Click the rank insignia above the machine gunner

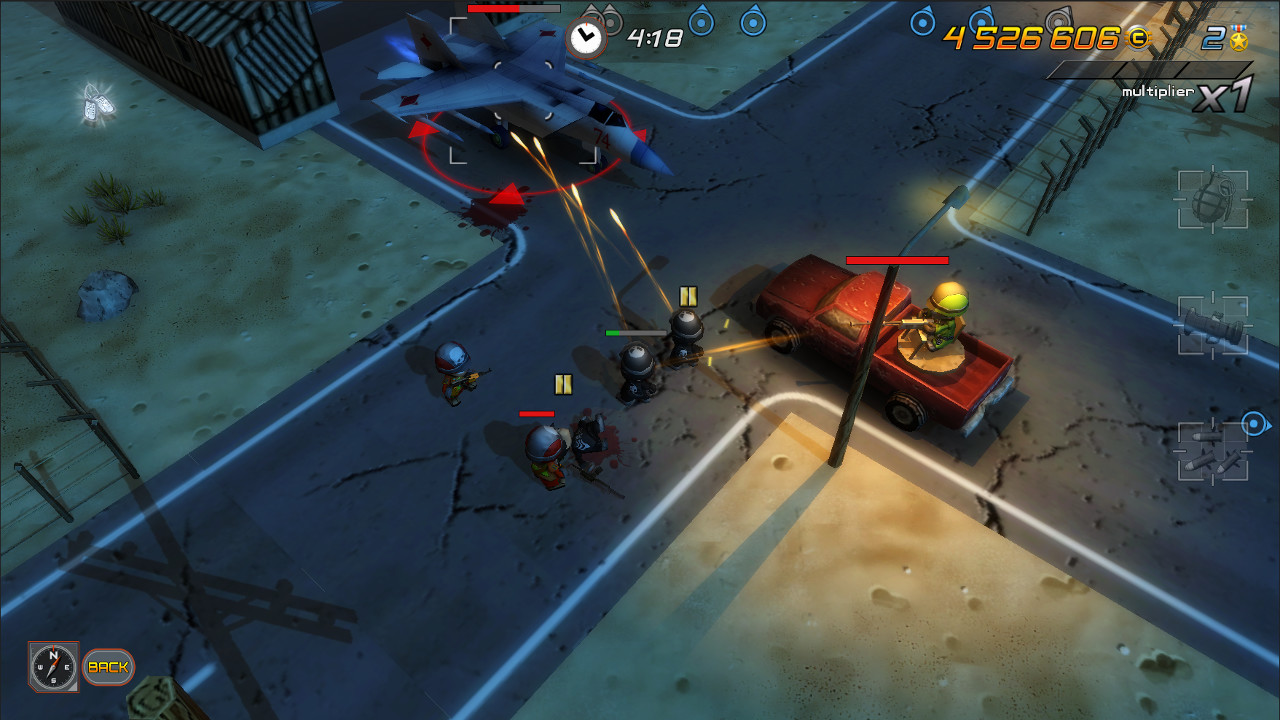[690, 295]
